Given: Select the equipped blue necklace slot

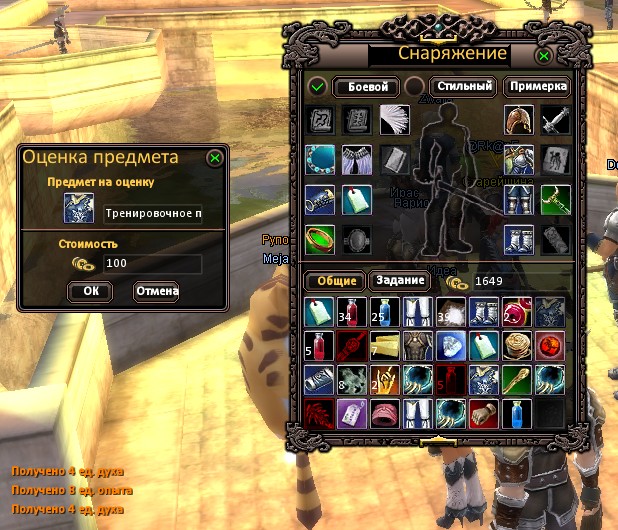Looking at the screenshot, I should point(319,160).
